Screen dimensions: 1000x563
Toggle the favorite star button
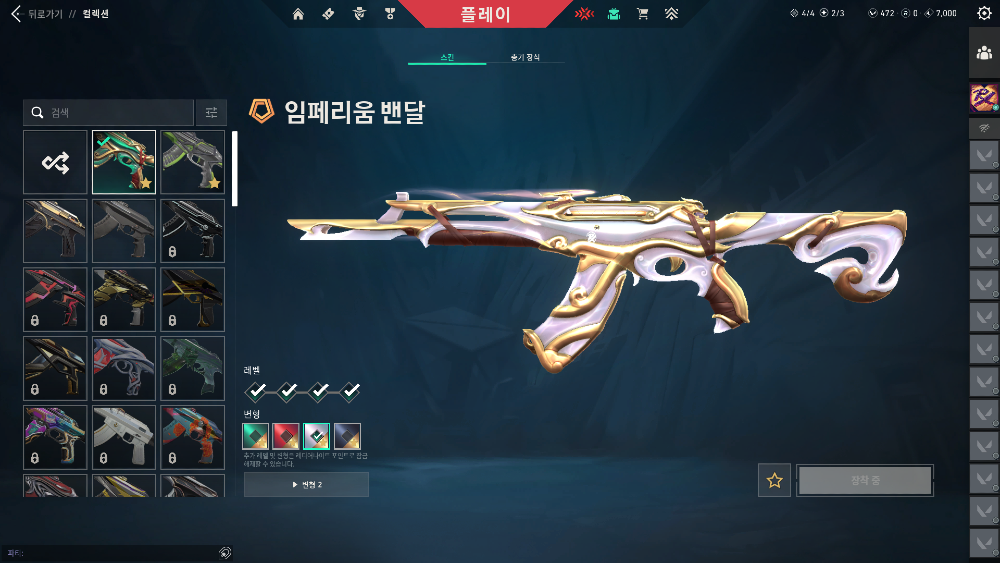(x=774, y=480)
